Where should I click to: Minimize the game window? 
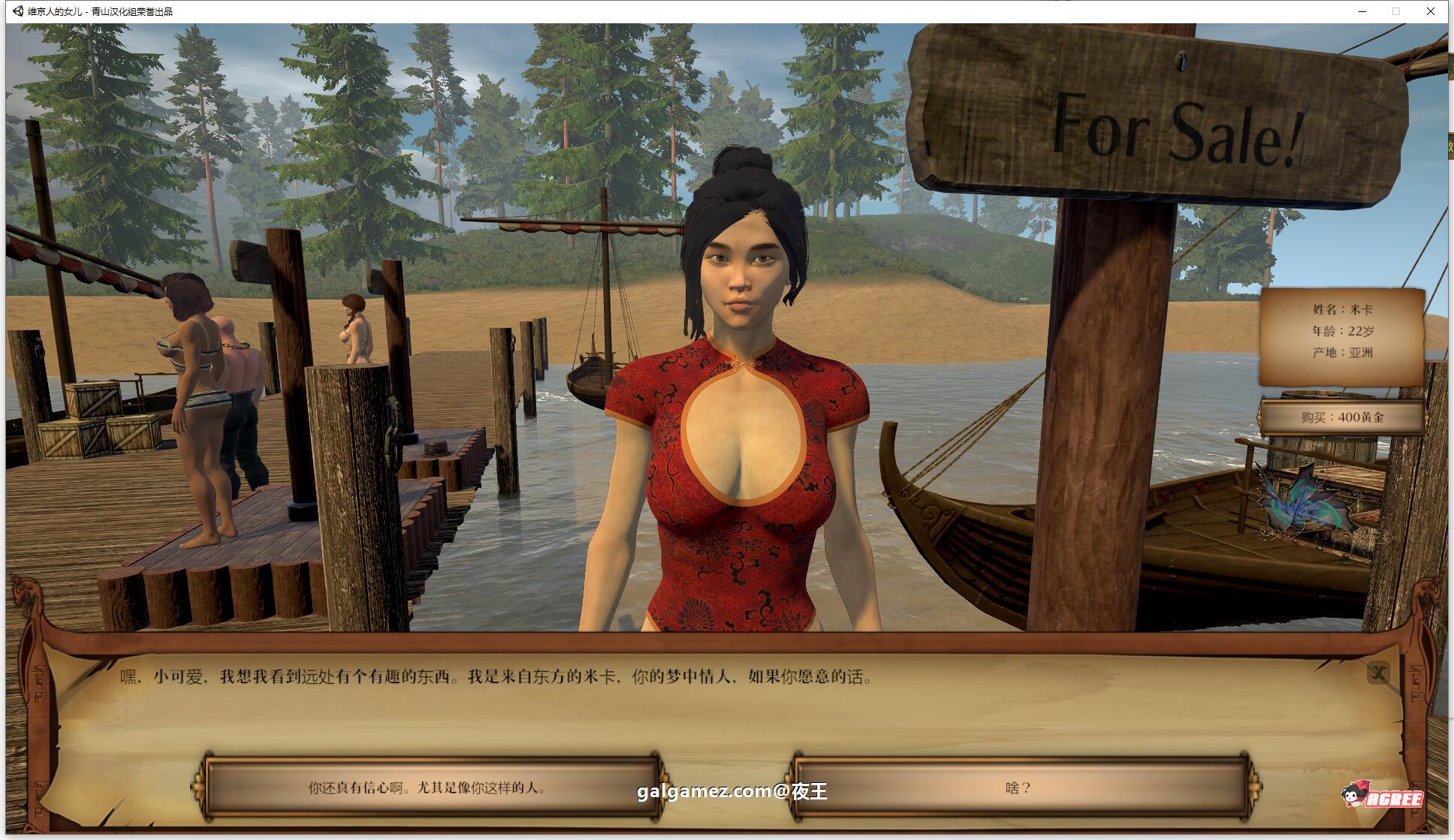[1362, 11]
